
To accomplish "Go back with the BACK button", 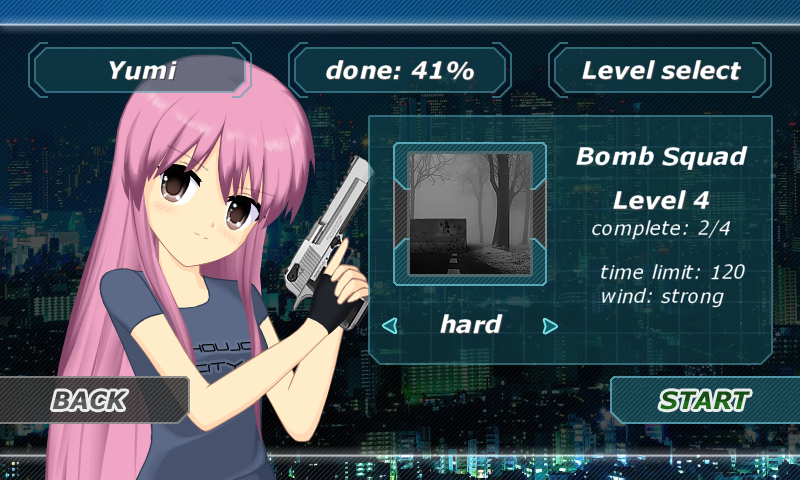I will (x=90, y=400).
